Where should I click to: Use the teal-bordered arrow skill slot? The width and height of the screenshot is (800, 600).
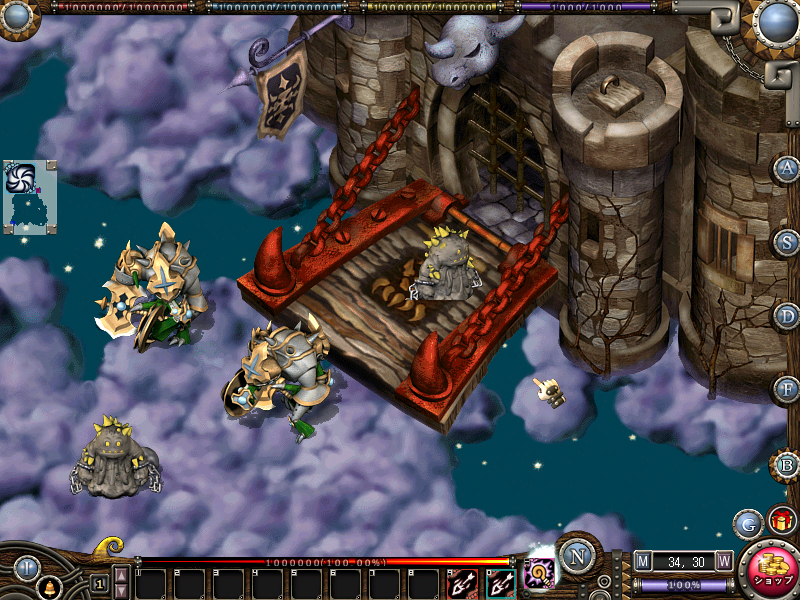pos(501,583)
